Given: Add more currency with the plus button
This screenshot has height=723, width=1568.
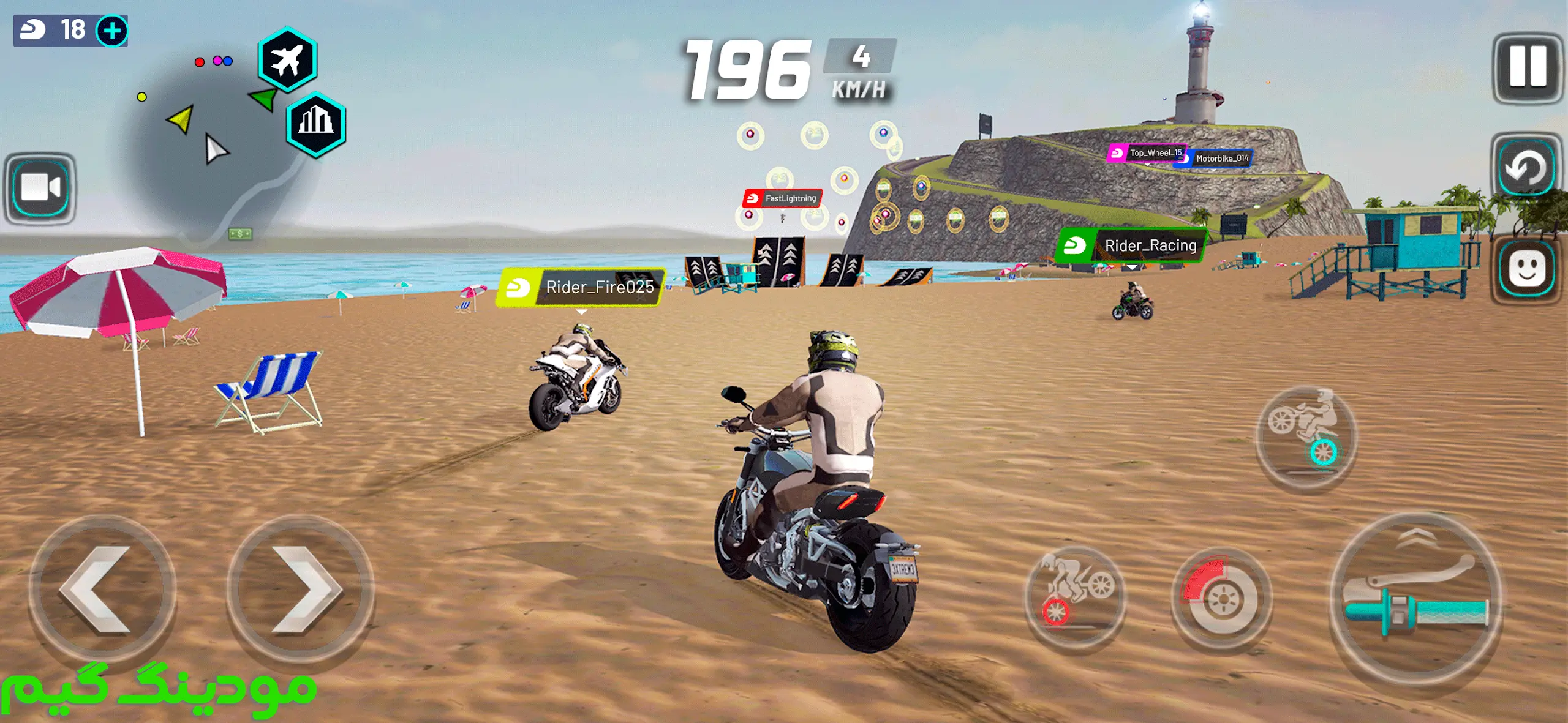Looking at the screenshot, I should pos(112,31).
